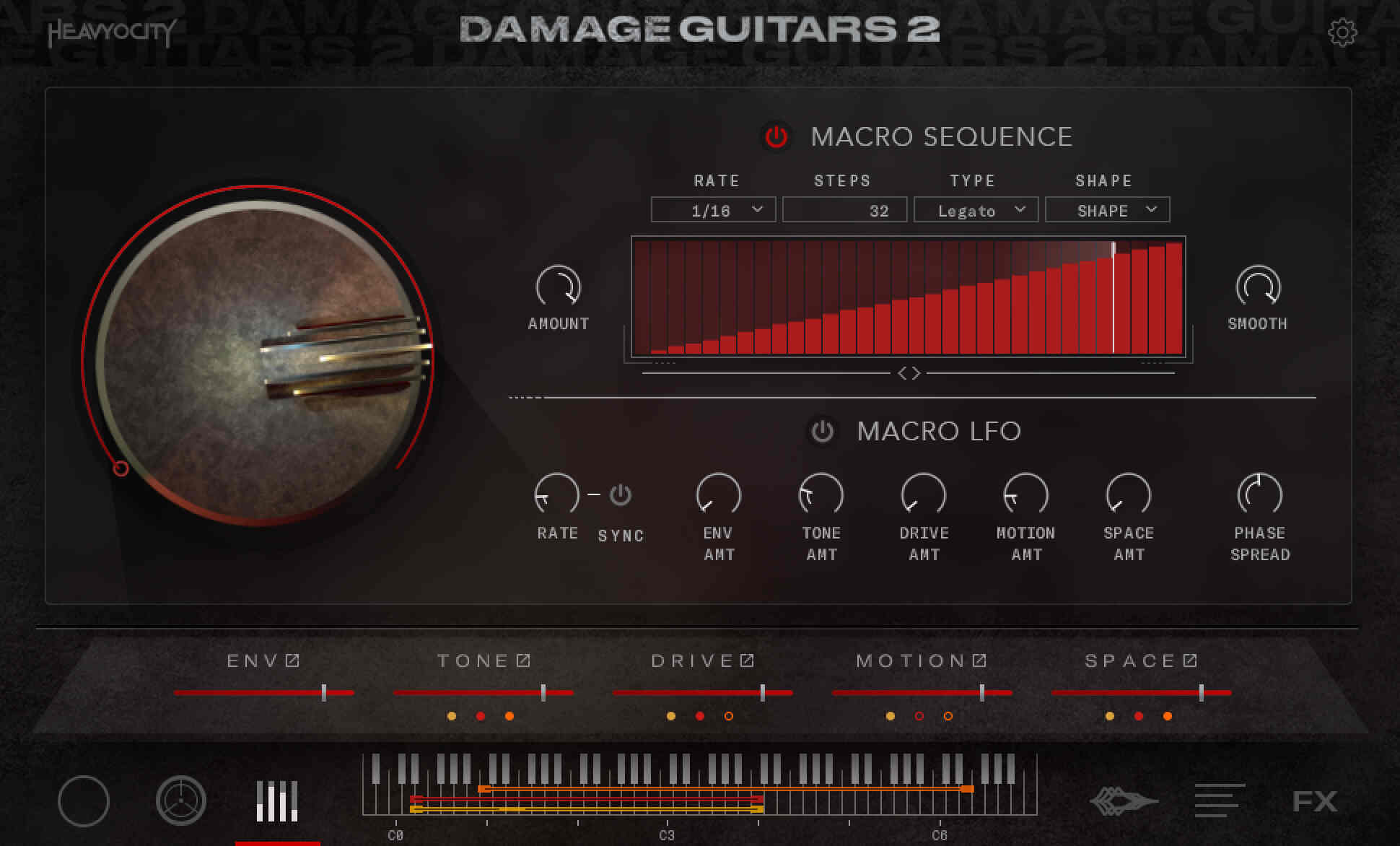Open the settings gear icon
Screen dimensions: 1400x846
click(x=1345, y=32)
